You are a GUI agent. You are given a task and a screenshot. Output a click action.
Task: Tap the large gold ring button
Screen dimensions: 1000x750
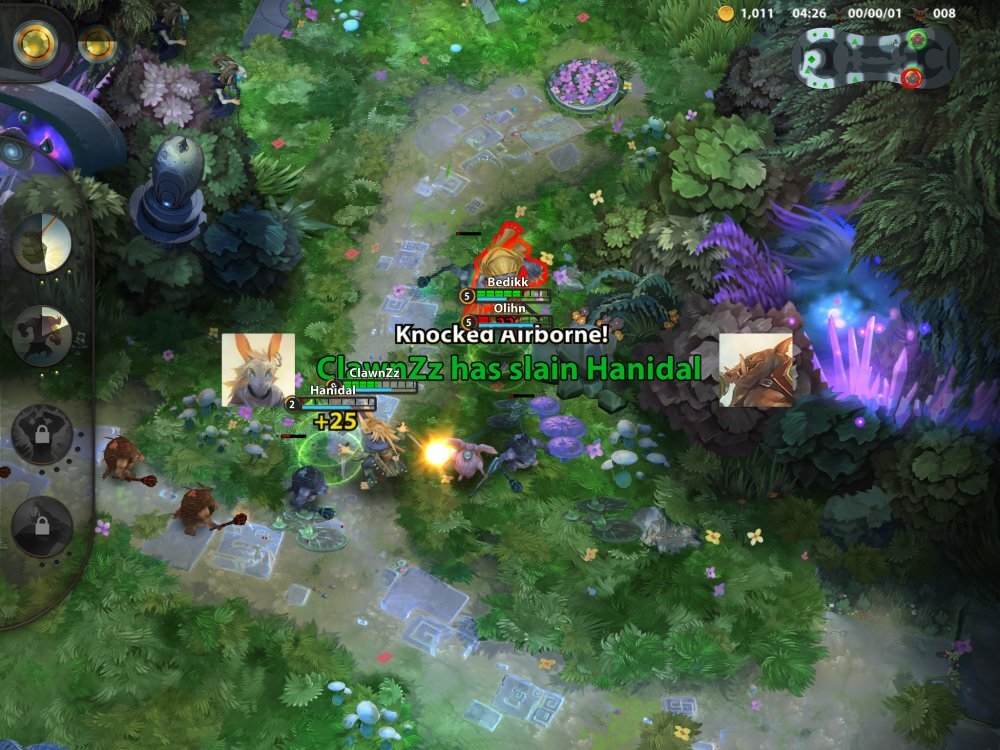[x=34, y=42]
